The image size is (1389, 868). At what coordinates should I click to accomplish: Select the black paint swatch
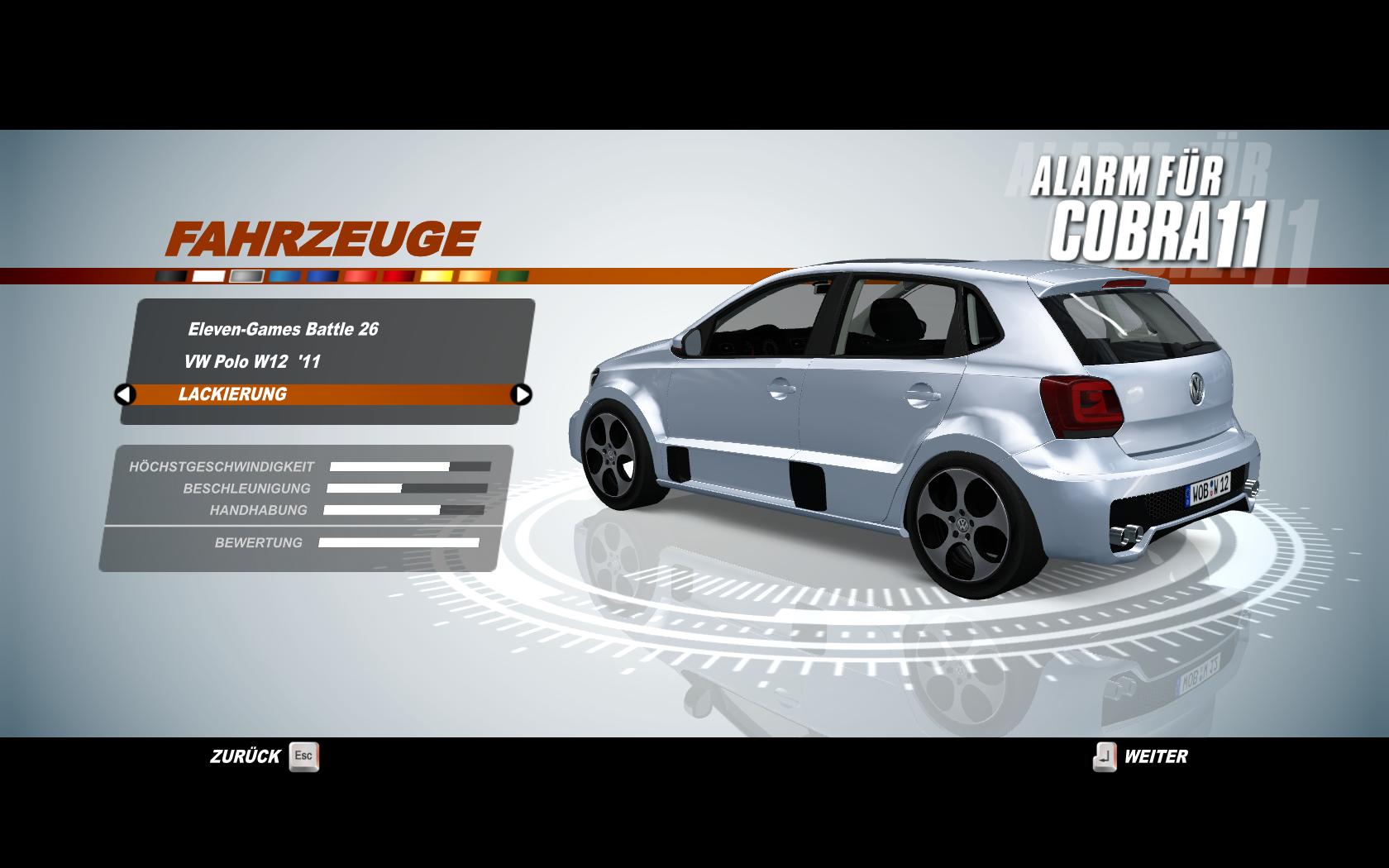171,276
